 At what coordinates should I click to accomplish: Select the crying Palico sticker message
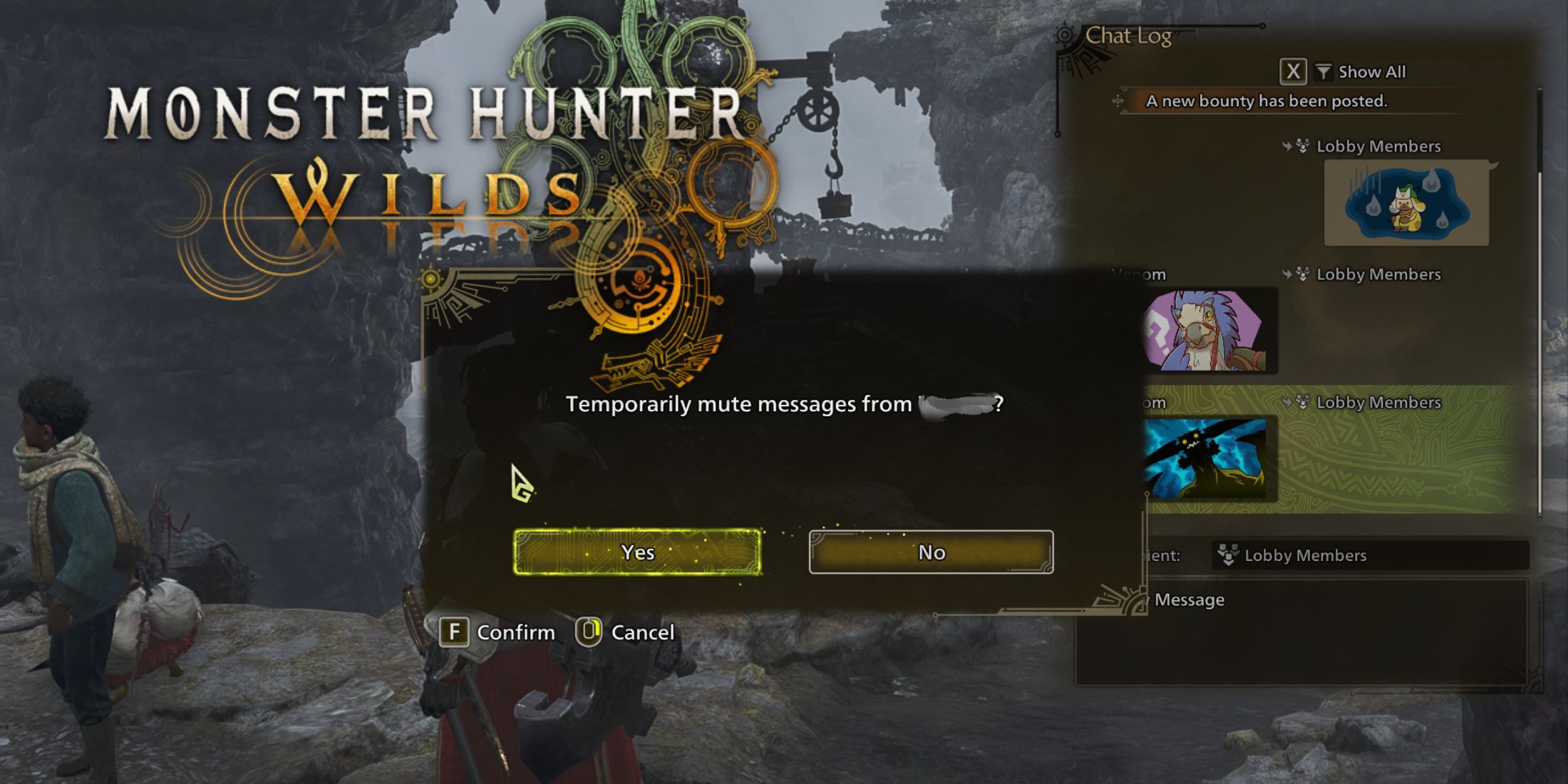coord(1405,203)
